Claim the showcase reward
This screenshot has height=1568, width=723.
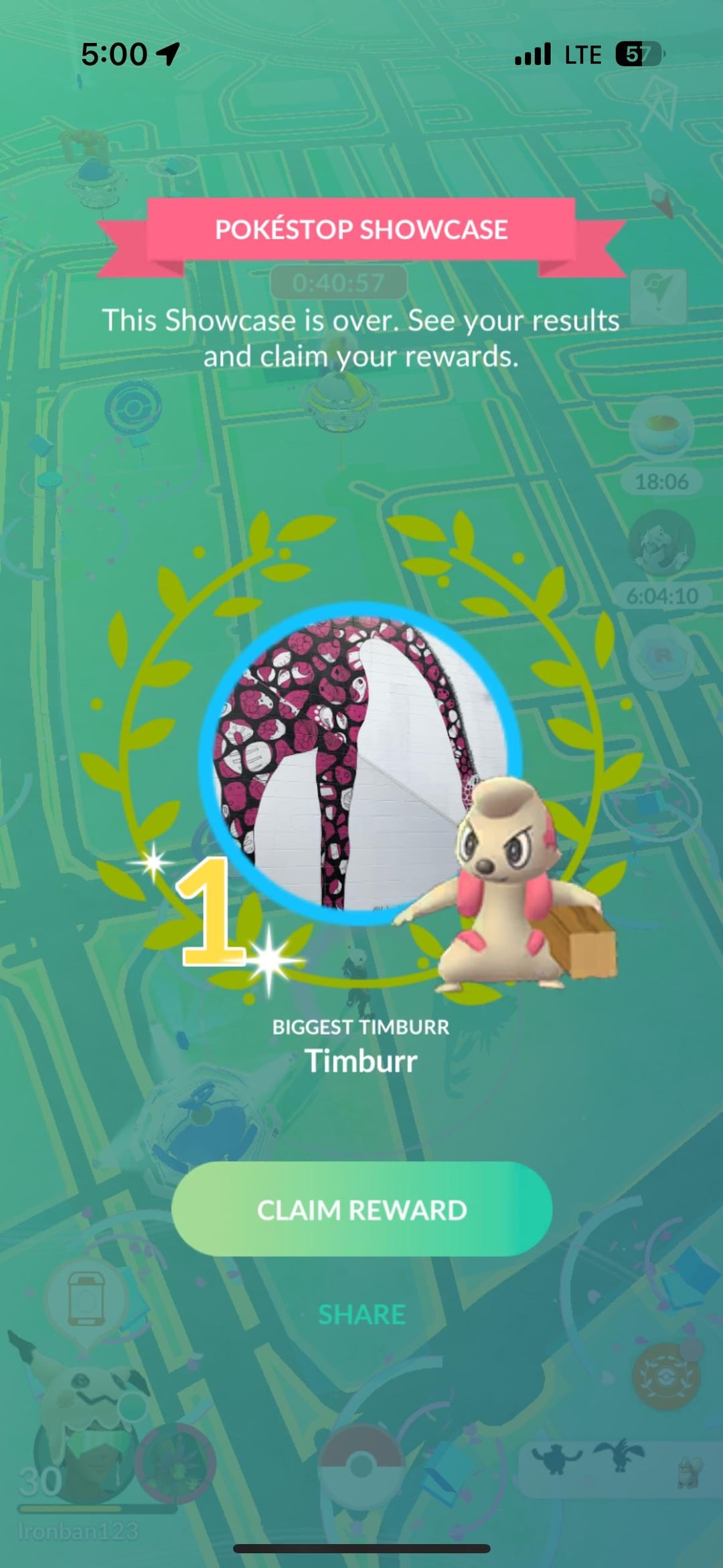[x=361, y=1210]
